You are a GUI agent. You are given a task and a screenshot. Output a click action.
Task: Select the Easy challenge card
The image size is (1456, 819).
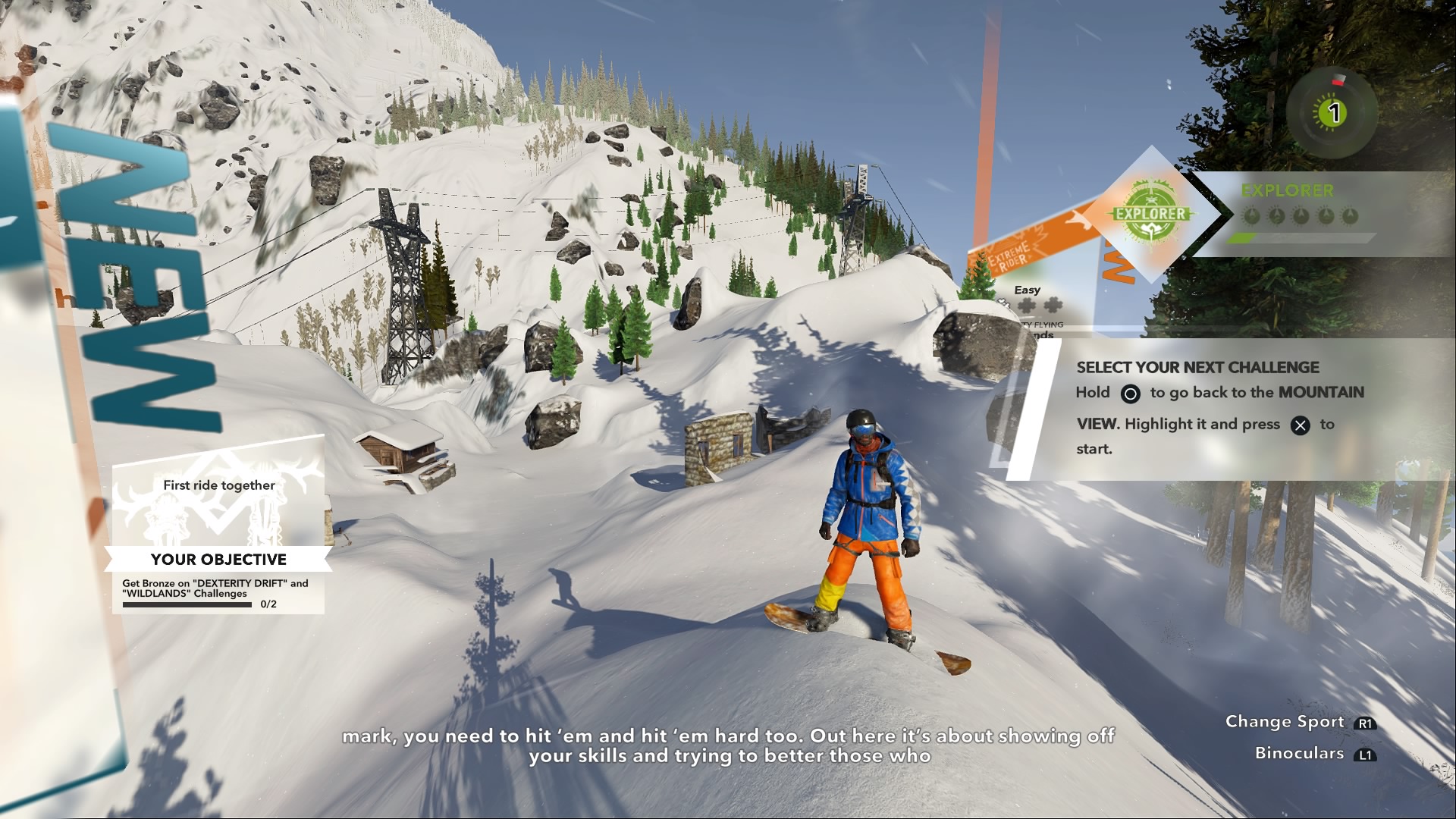1036,307
